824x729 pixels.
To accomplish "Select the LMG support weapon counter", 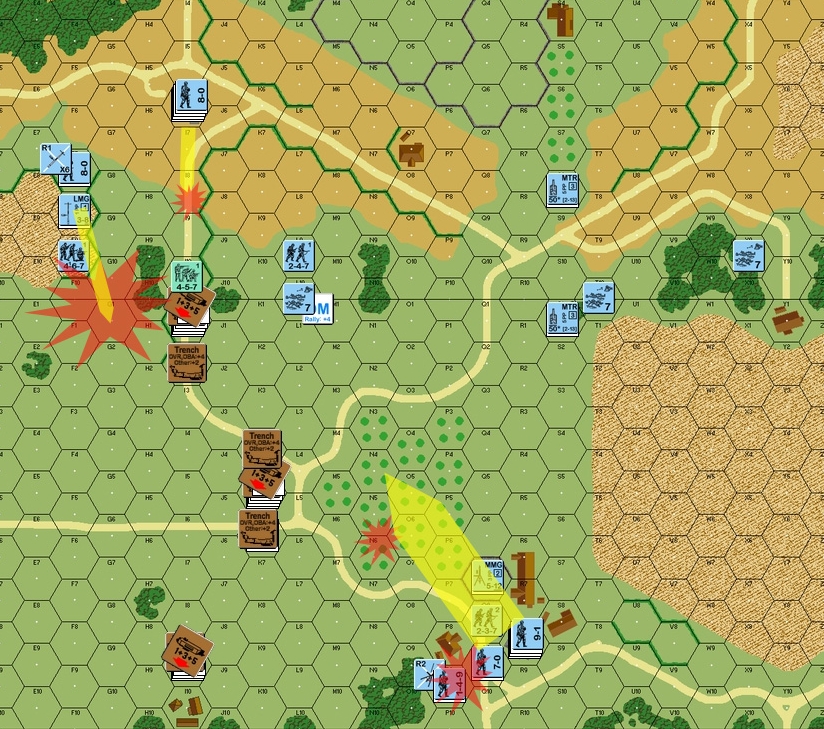I will 74,210.
